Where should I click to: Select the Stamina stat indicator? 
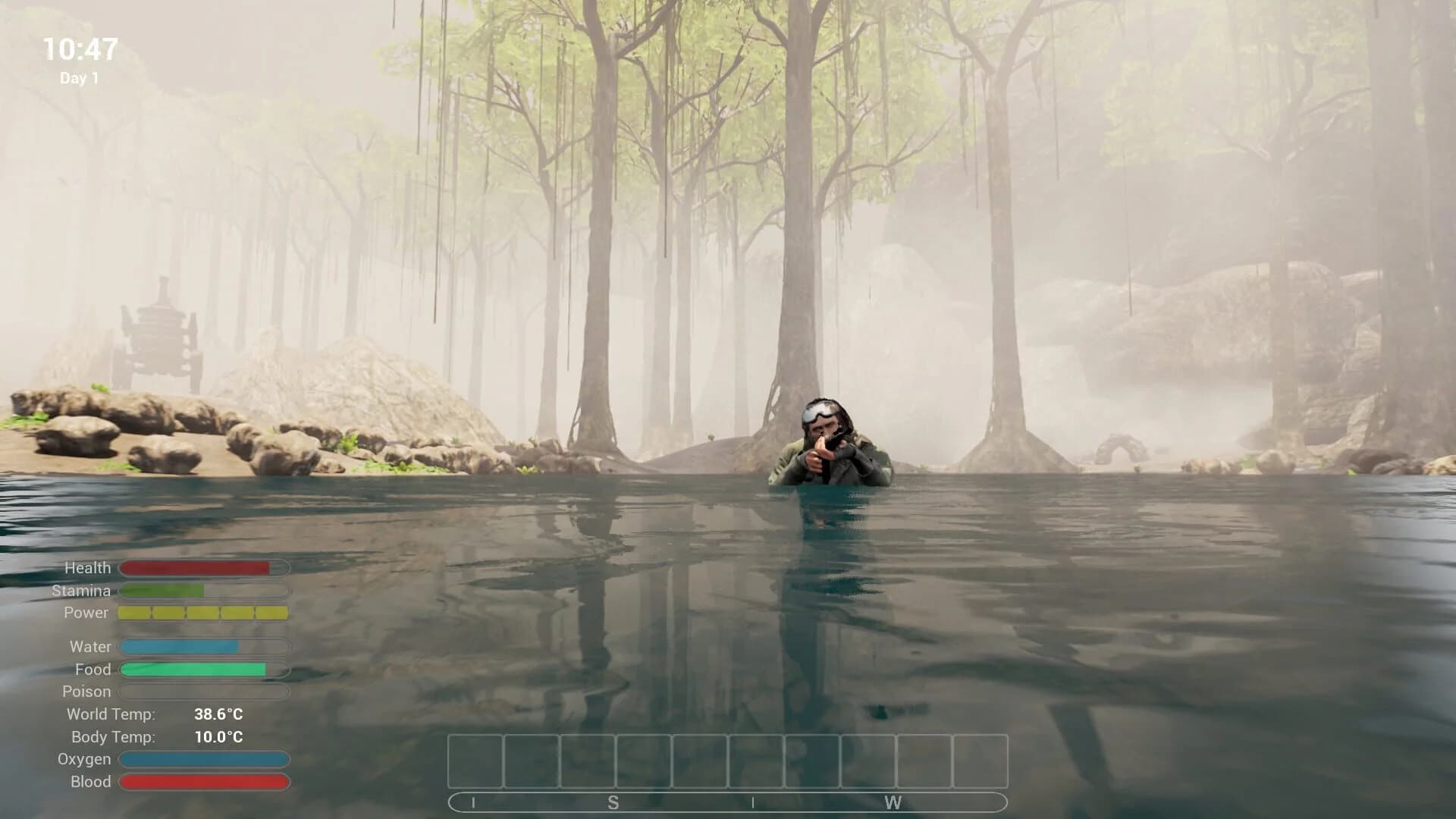(205, 590)
